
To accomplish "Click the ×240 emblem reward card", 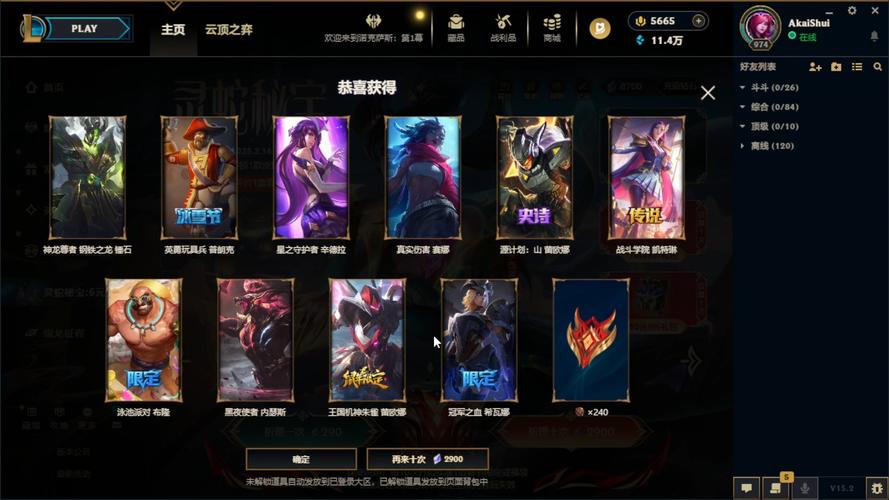I will [x=591, y=340].
